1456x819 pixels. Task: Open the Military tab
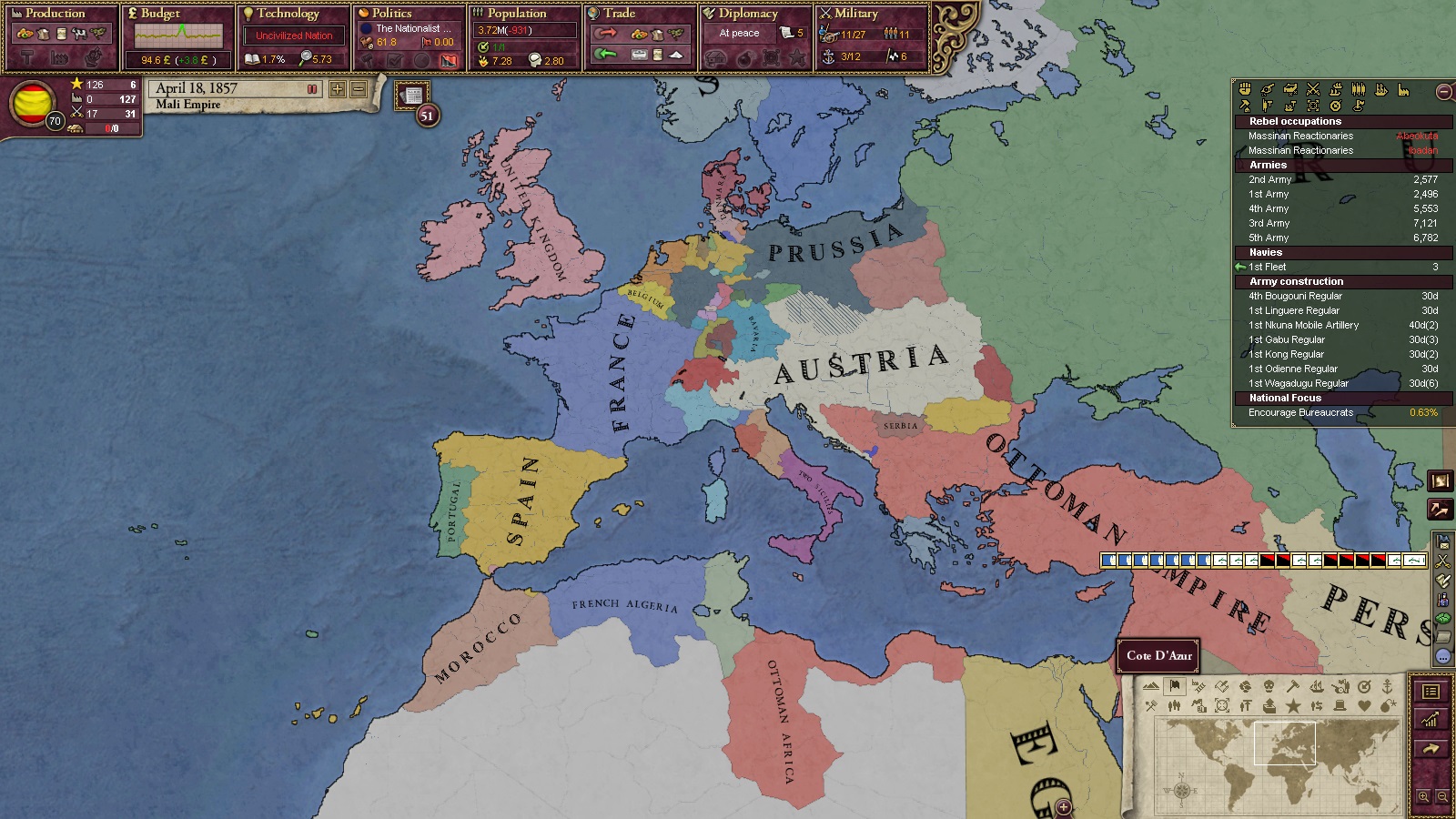pyautogui.click(x=855, y=14)
